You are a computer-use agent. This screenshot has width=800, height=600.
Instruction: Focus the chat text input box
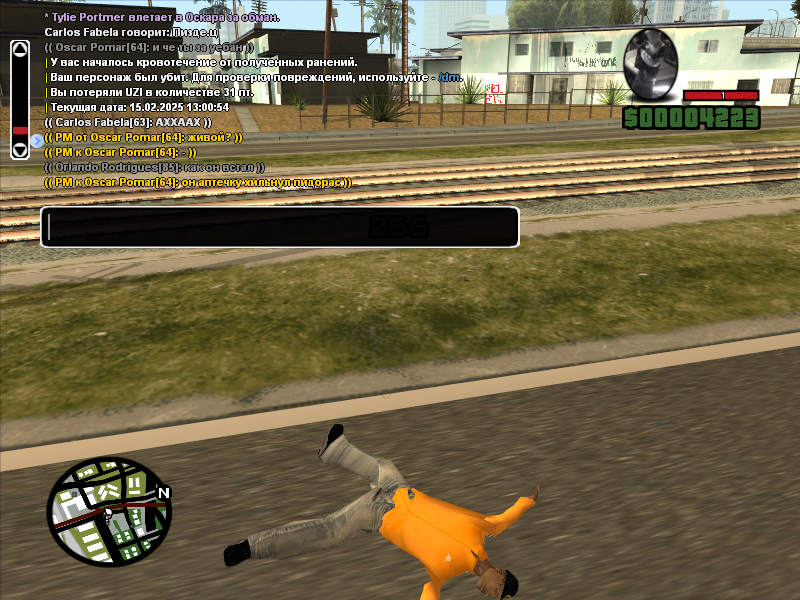tap(280, 227)
